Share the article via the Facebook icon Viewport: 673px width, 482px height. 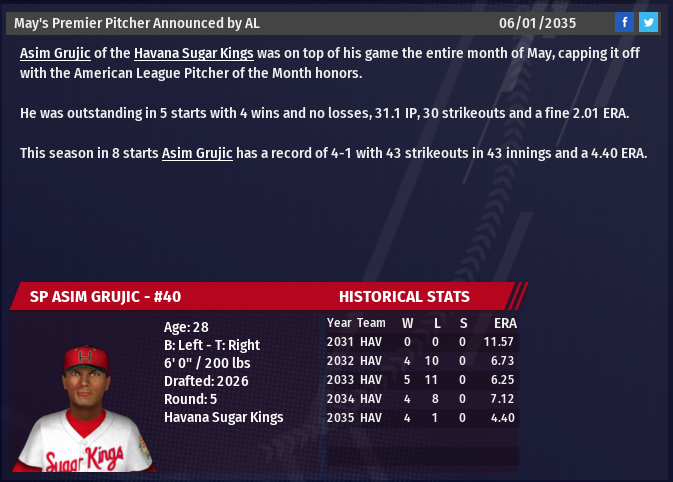click(x=624, y=22)
